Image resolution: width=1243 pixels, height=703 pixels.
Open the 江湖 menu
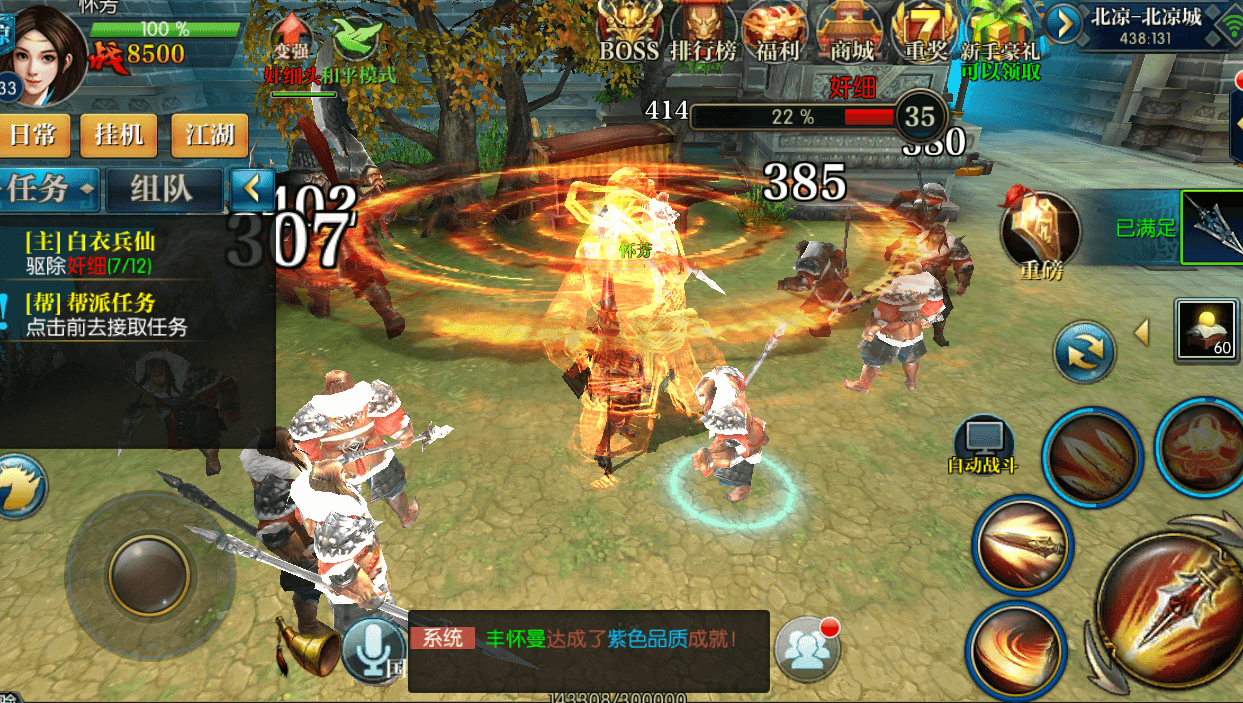(209, 134)
